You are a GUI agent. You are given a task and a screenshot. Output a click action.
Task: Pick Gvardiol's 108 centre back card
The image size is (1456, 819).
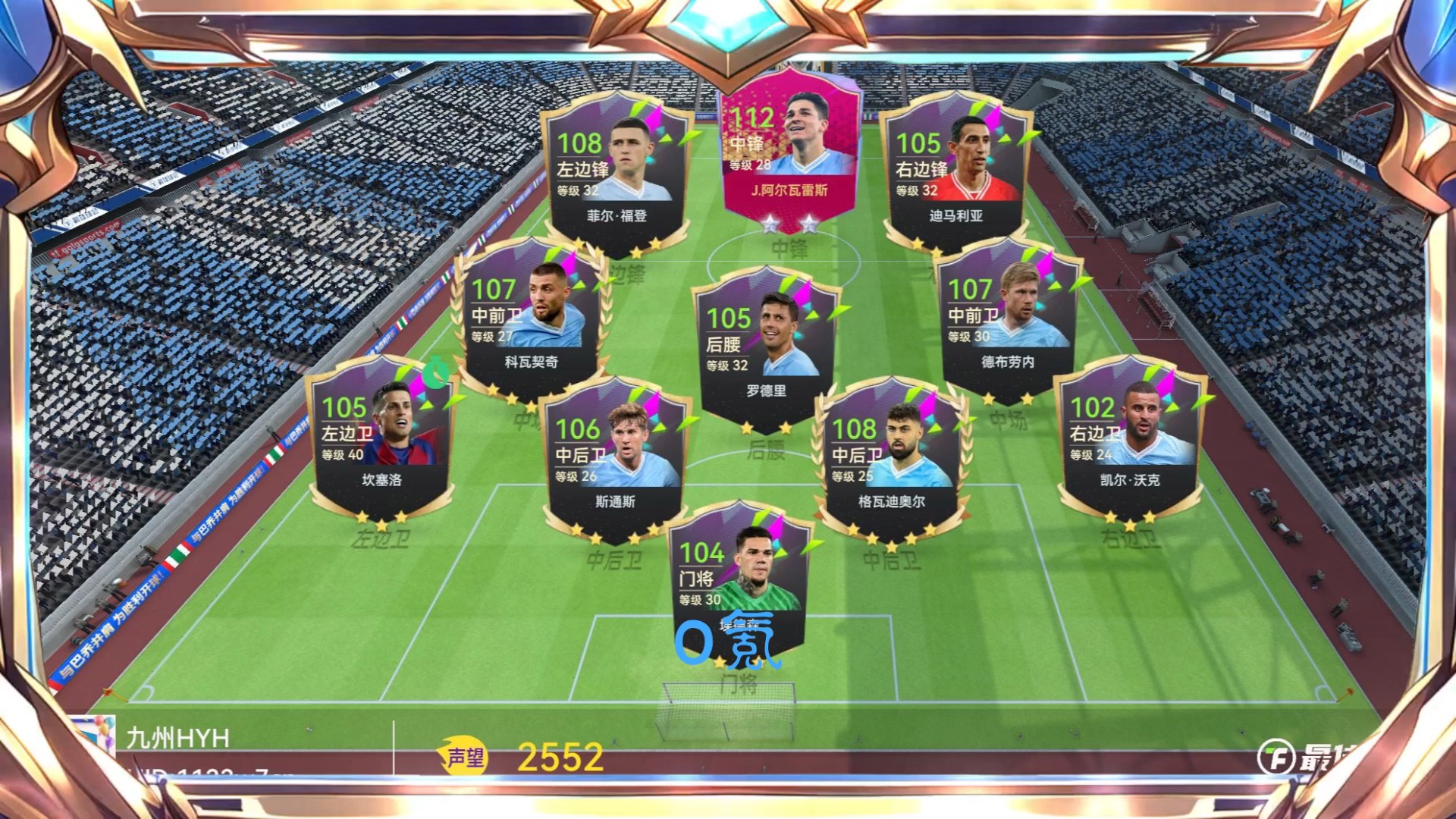coord(891,460)
